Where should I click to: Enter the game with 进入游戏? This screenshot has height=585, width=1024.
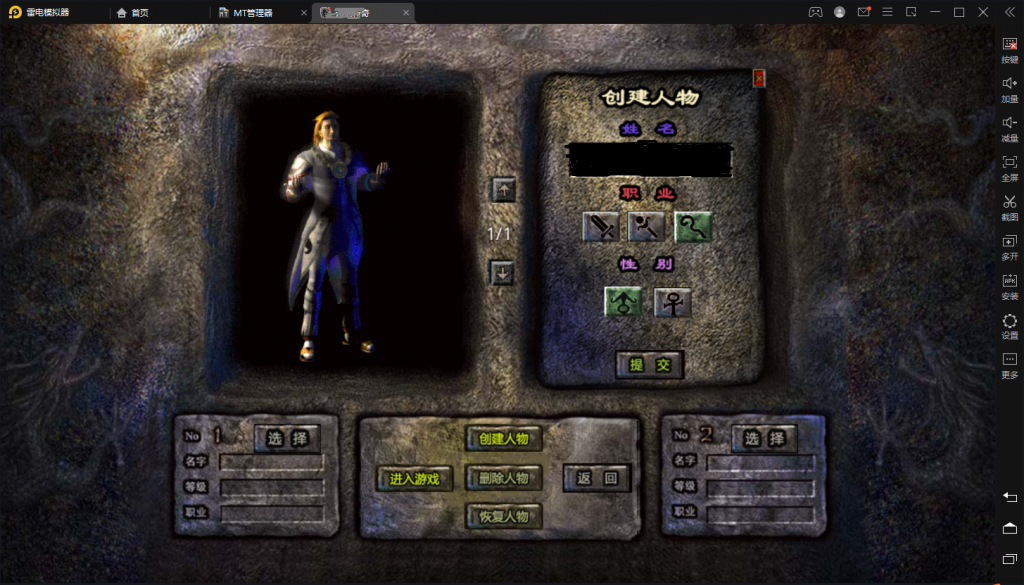[x=415, y=479]
